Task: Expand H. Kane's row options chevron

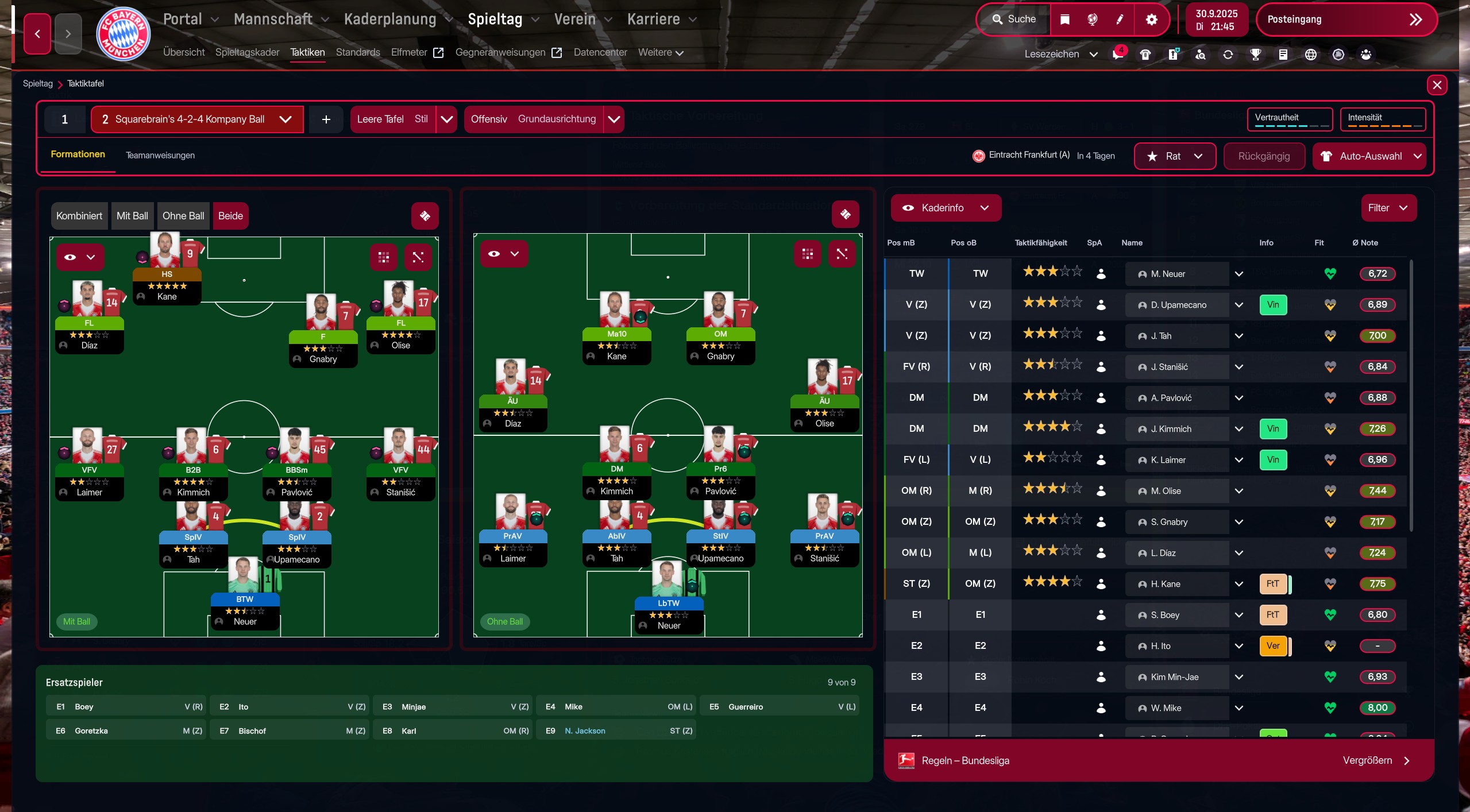Action: tap(1238, 583)
